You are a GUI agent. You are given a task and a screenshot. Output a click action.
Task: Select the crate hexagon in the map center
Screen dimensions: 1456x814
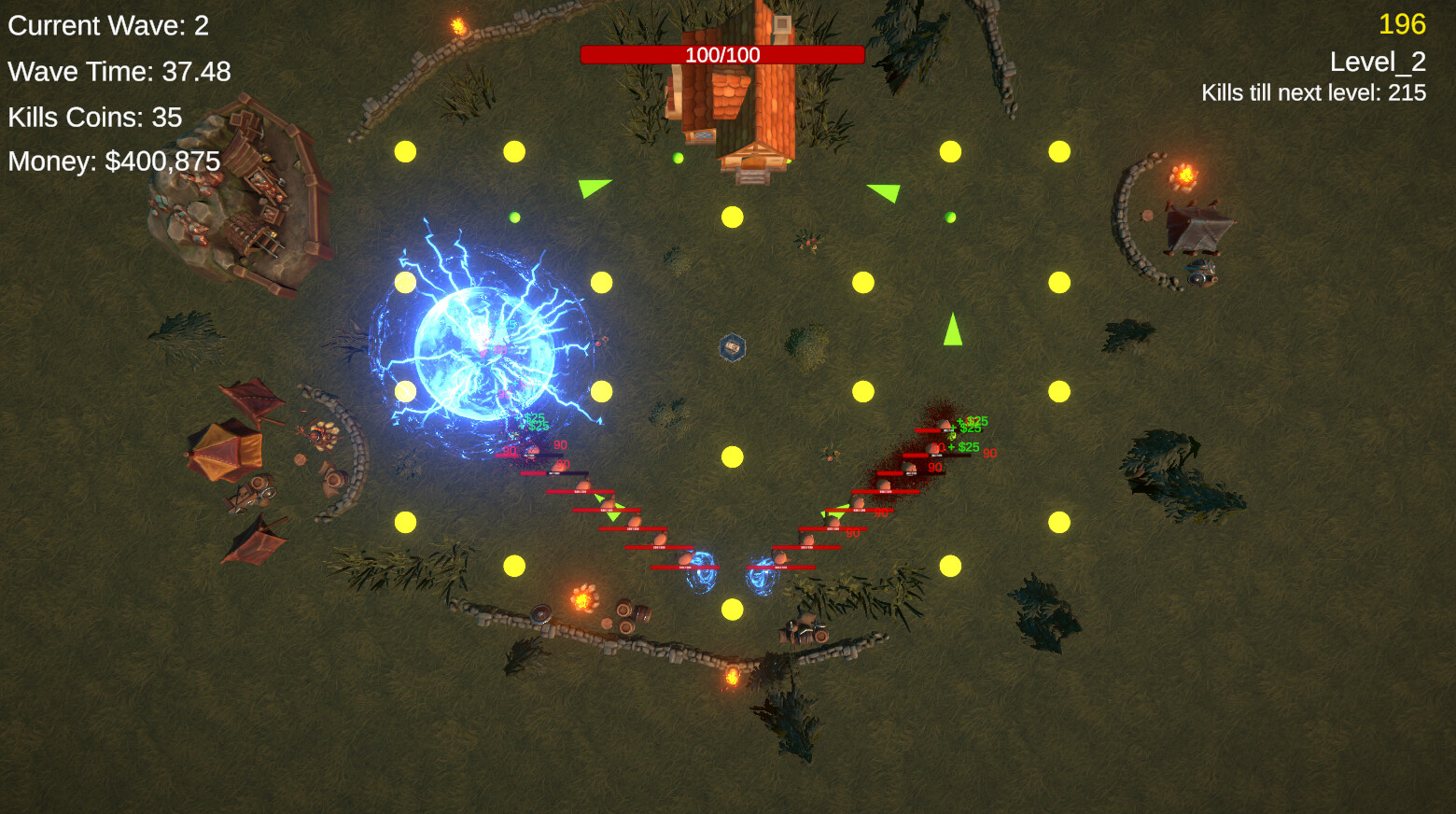click(731, 346)
